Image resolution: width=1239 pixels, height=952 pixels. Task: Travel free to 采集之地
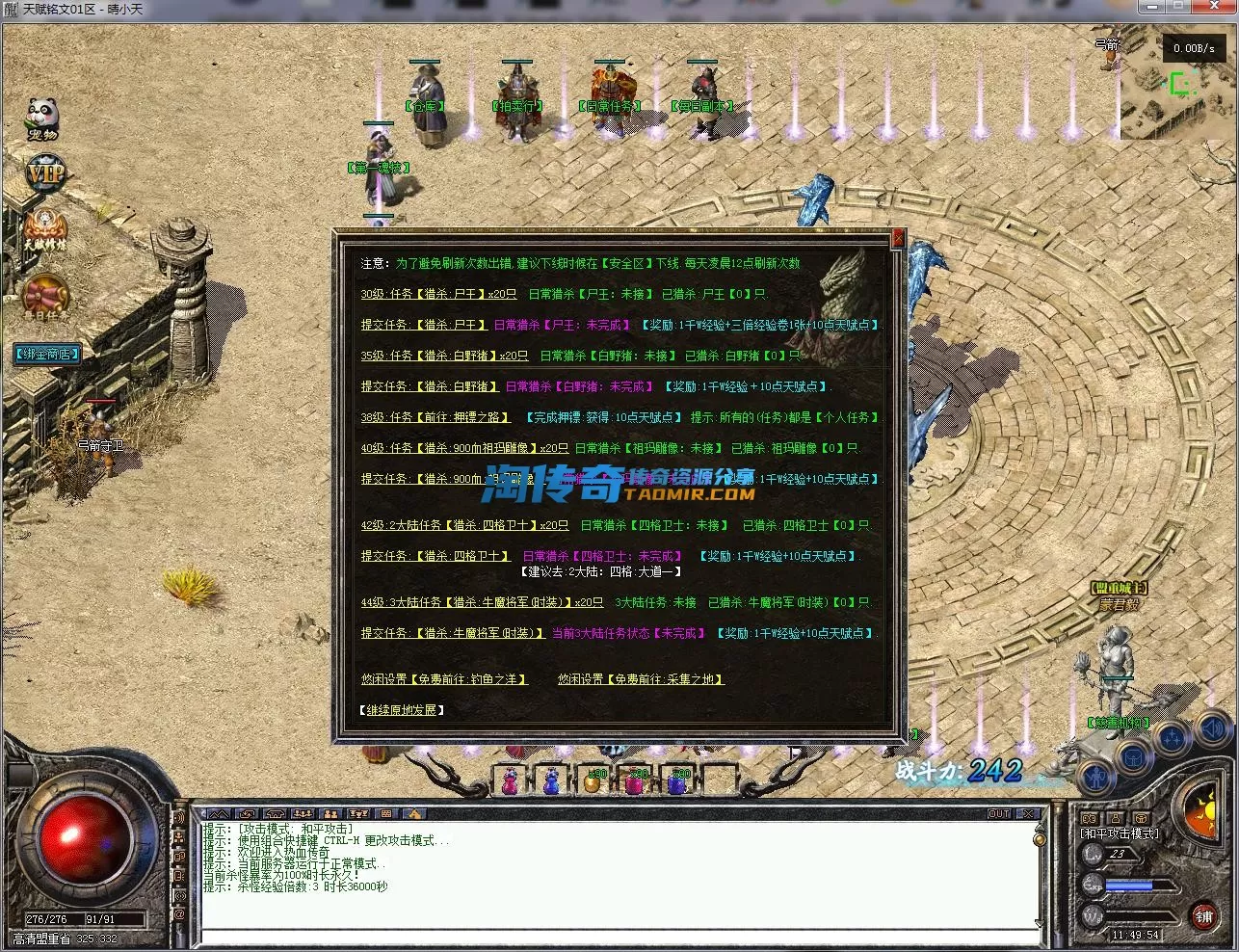(x=641, y=679)
